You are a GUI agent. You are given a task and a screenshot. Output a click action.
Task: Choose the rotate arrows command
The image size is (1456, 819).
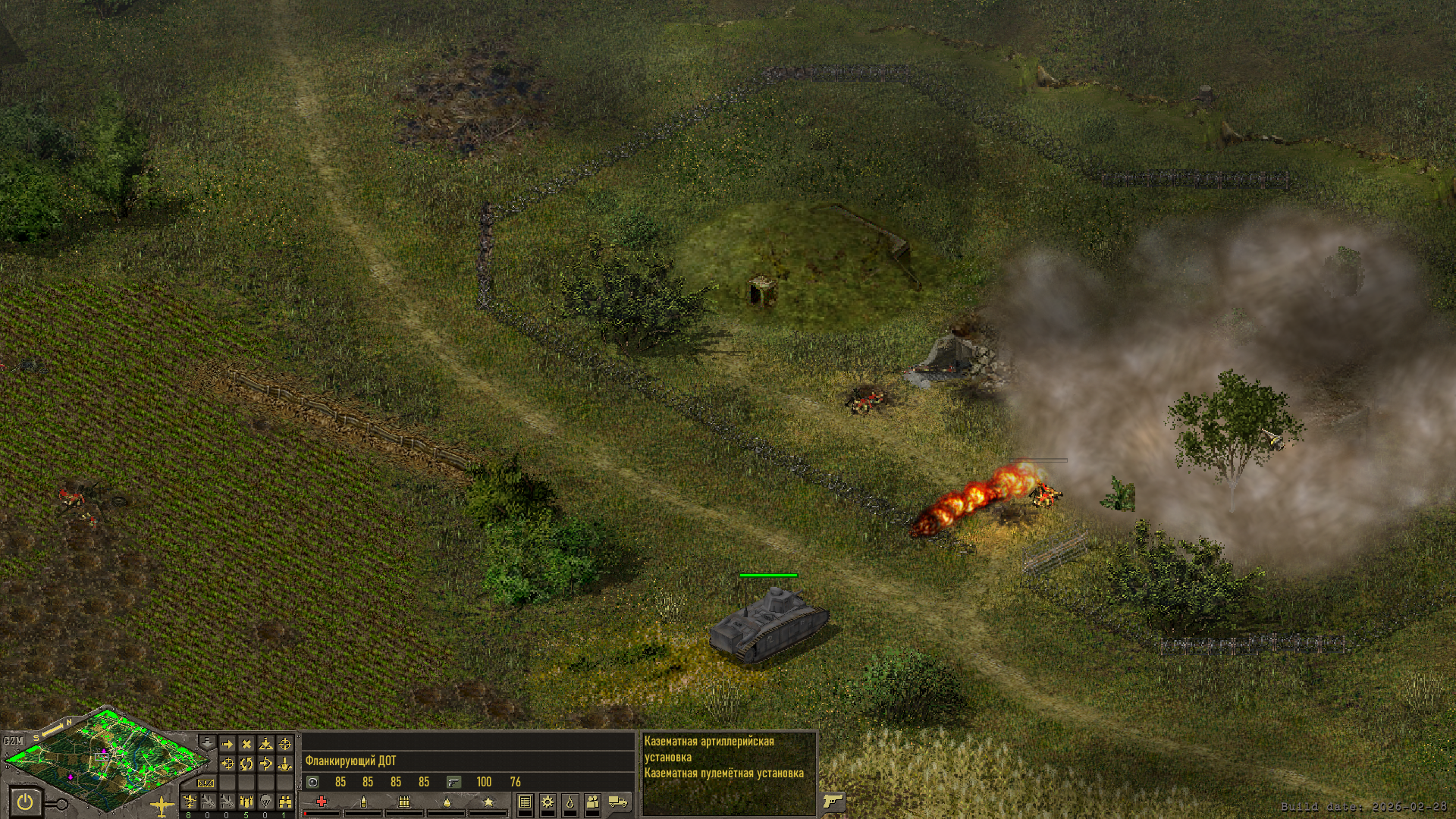pyautogui.click(x=246, y=764)
